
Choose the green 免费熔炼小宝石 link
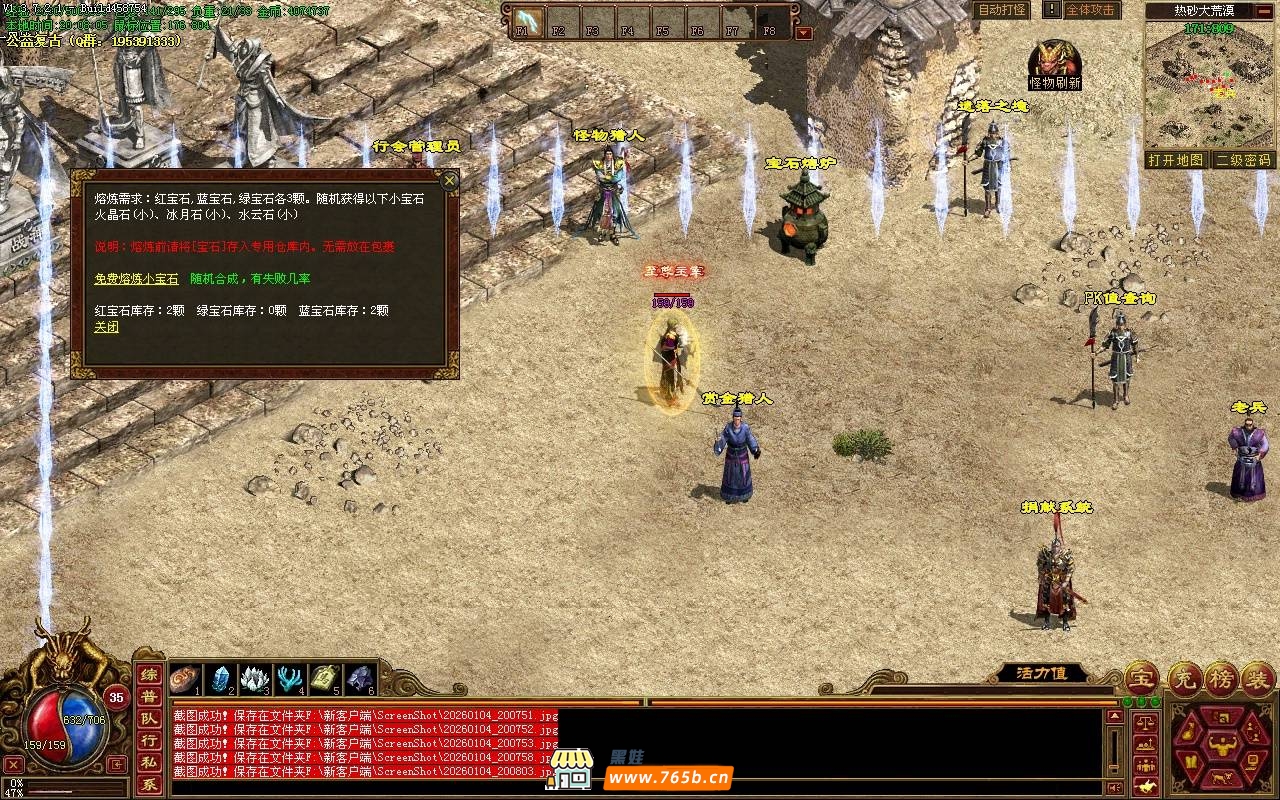point(136,279)
